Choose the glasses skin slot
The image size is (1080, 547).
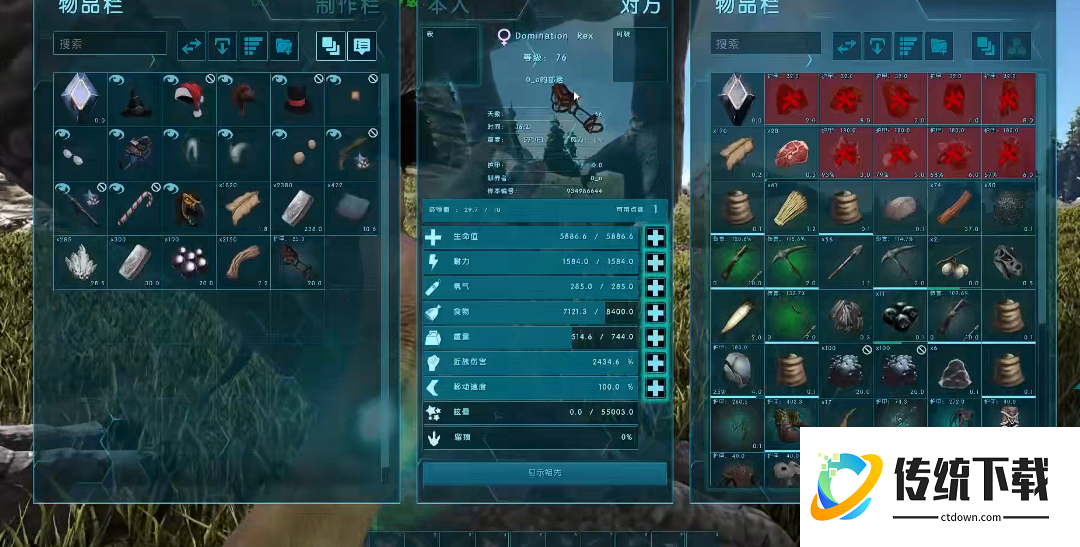pyautogui.click(x=80, y=153)
